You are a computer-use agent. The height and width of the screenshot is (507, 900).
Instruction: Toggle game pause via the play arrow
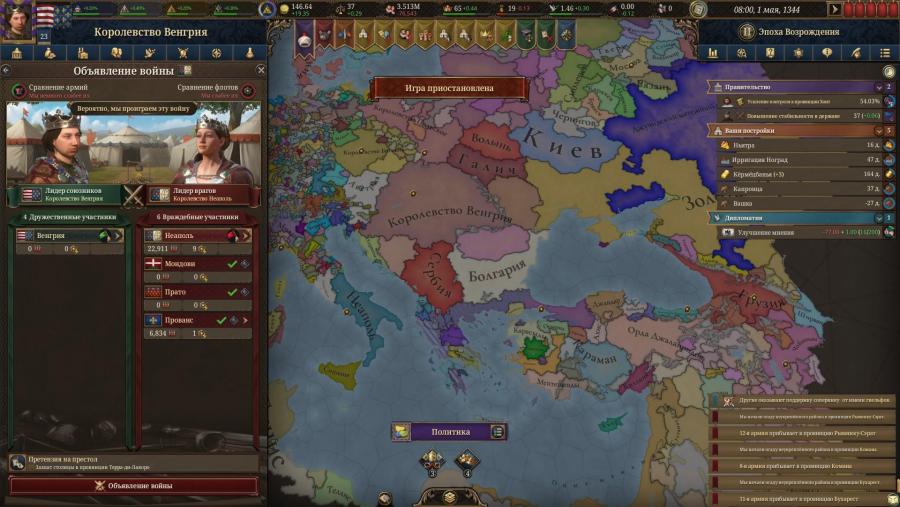point(834,9)
